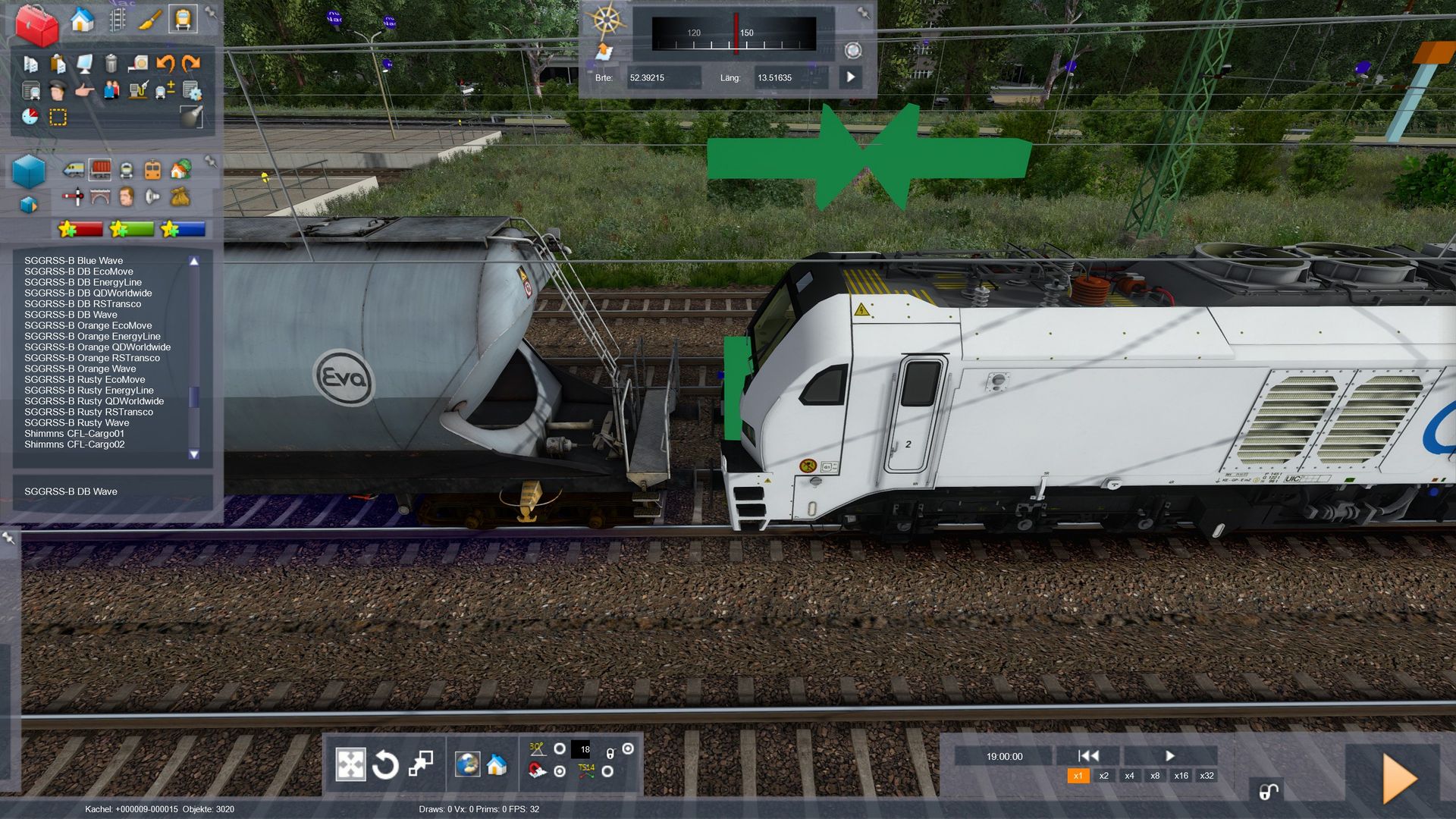Image resolution: width=1456 pixels, height=819 pixels.
Task: Open the driver icon with cap
Action: pos(58,92)
